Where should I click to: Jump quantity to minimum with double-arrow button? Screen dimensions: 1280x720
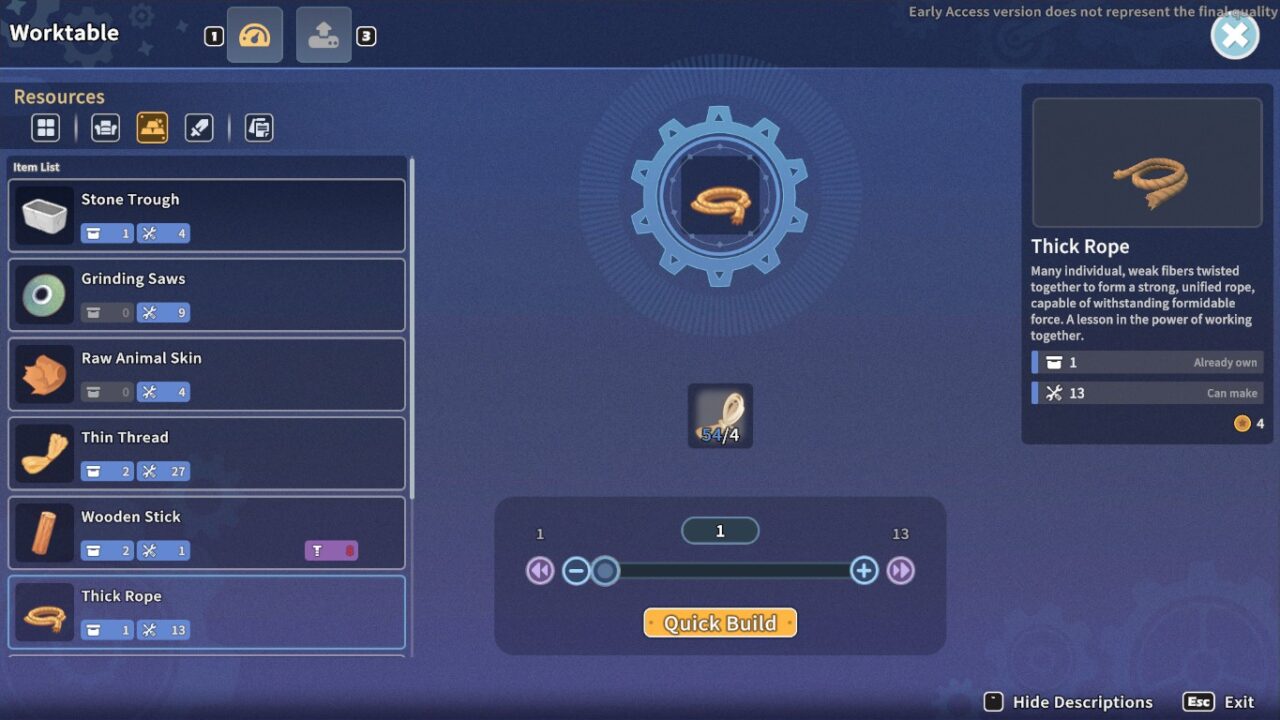[540, 571]
